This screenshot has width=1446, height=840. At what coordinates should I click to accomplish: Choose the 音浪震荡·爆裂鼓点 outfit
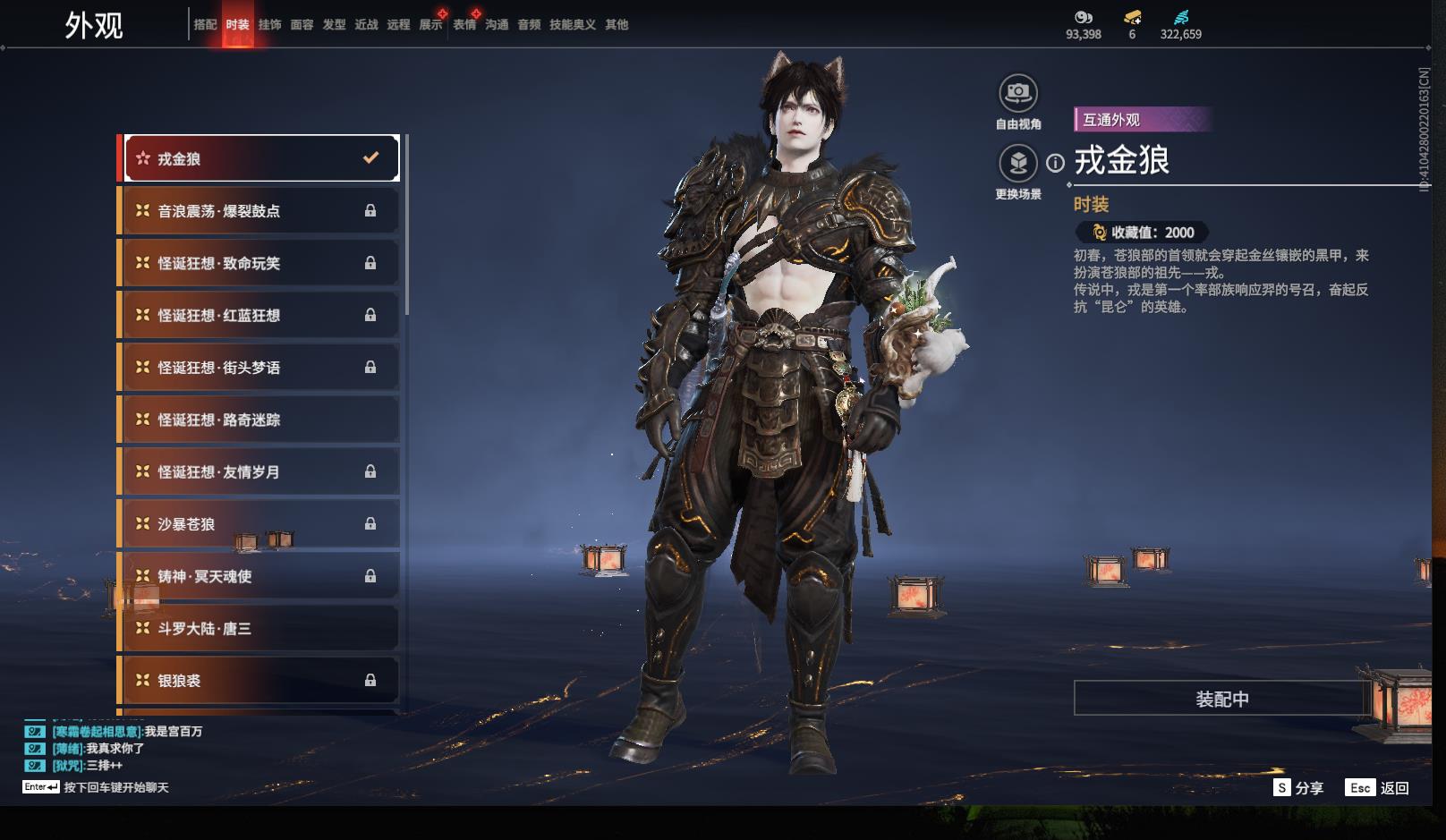point(260,211)
